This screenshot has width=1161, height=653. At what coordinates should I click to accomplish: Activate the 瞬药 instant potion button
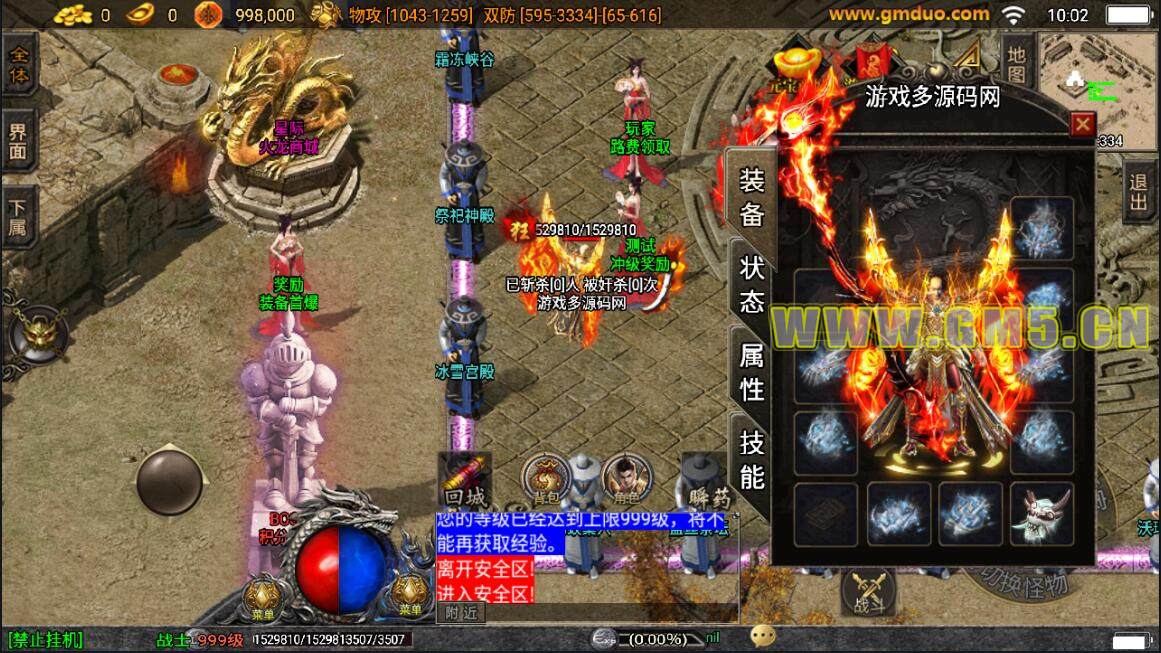[704, 480]
